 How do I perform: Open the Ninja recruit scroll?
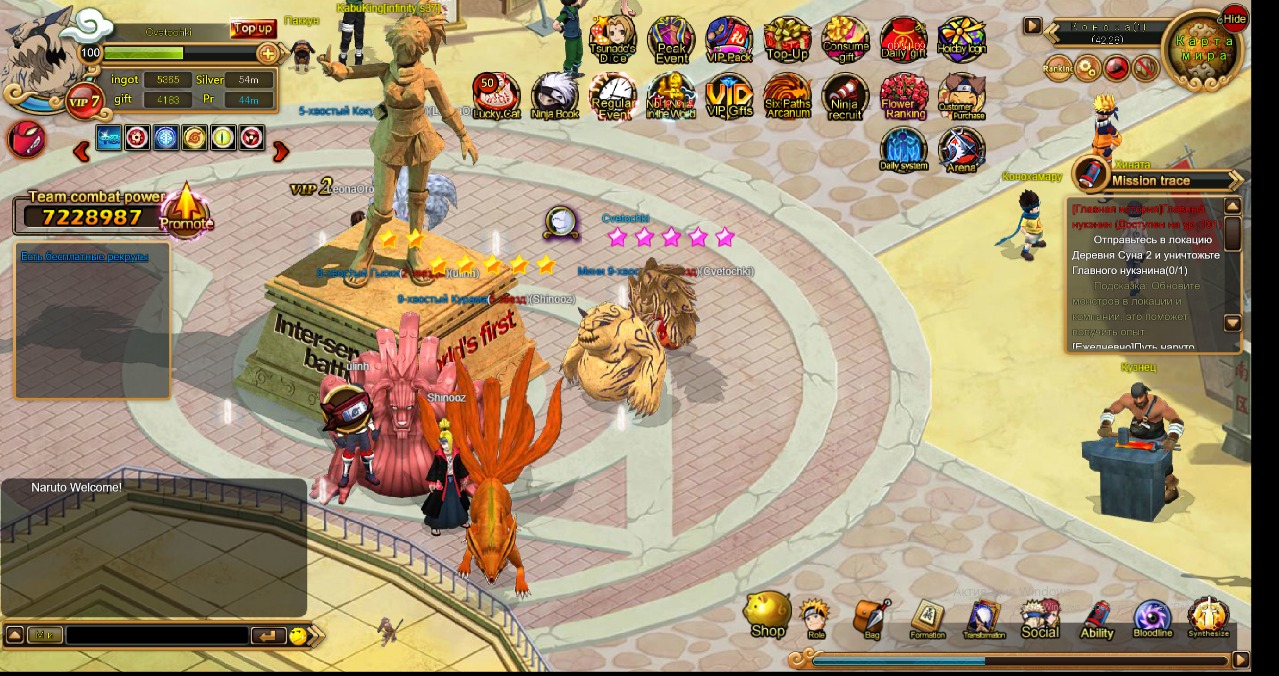click(x=845, y=96)
